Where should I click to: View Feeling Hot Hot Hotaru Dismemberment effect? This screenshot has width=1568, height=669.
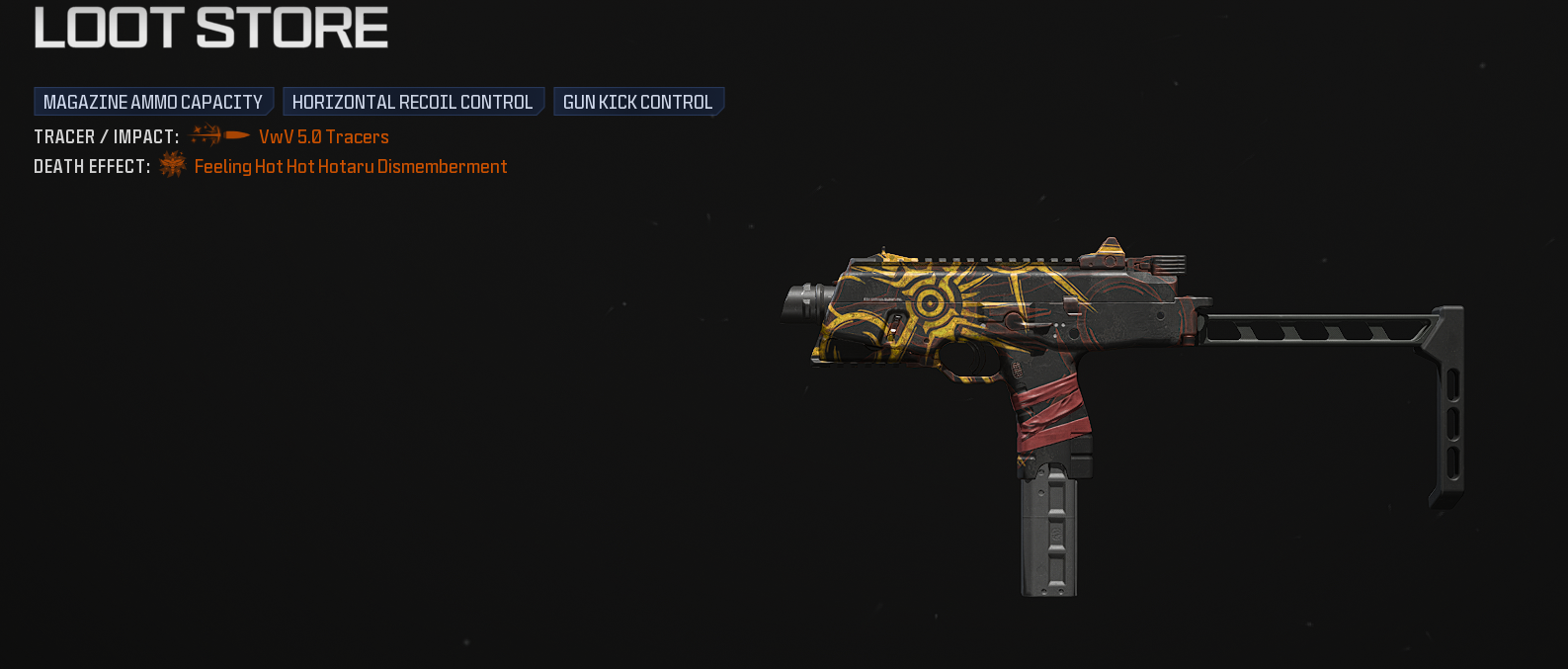[x=350, y=166]
